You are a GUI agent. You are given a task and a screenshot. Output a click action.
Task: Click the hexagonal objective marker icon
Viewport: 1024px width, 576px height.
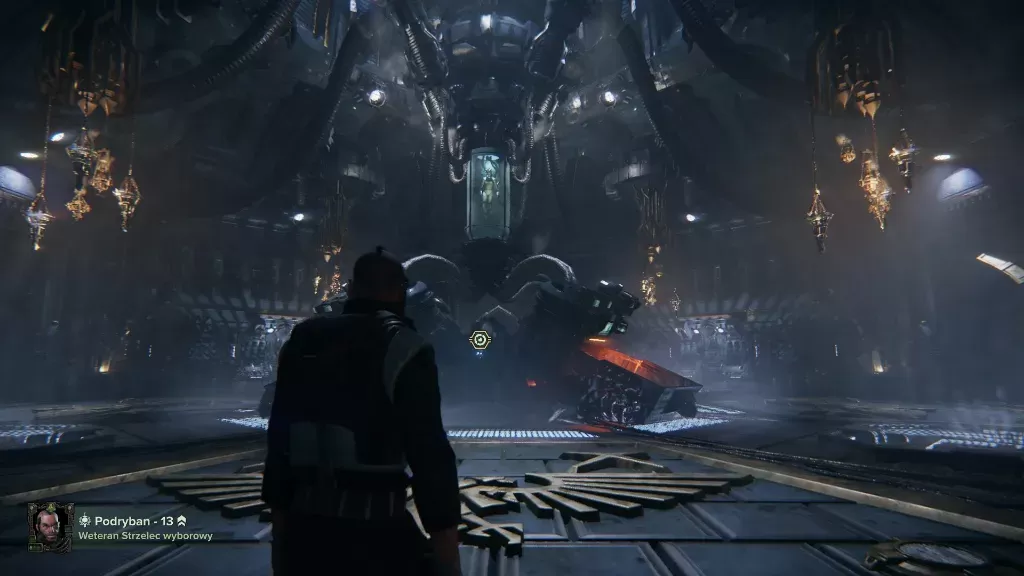(x=481, y=341)
